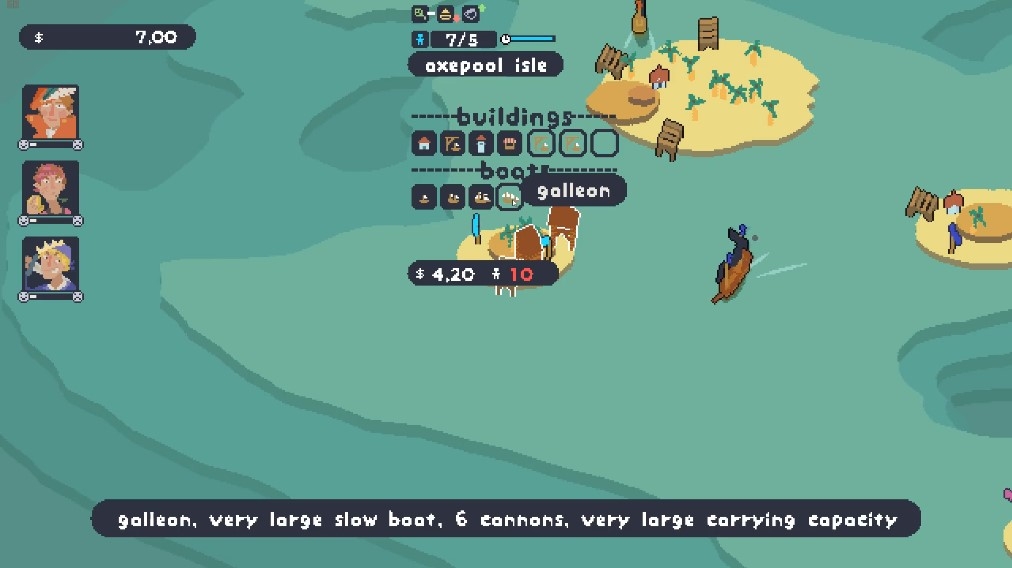Image resolution: width=1012 pixels, height=568 pixels.
Task: Choose the crowned blonde character portrait
Action: click(x=50, y=264)
